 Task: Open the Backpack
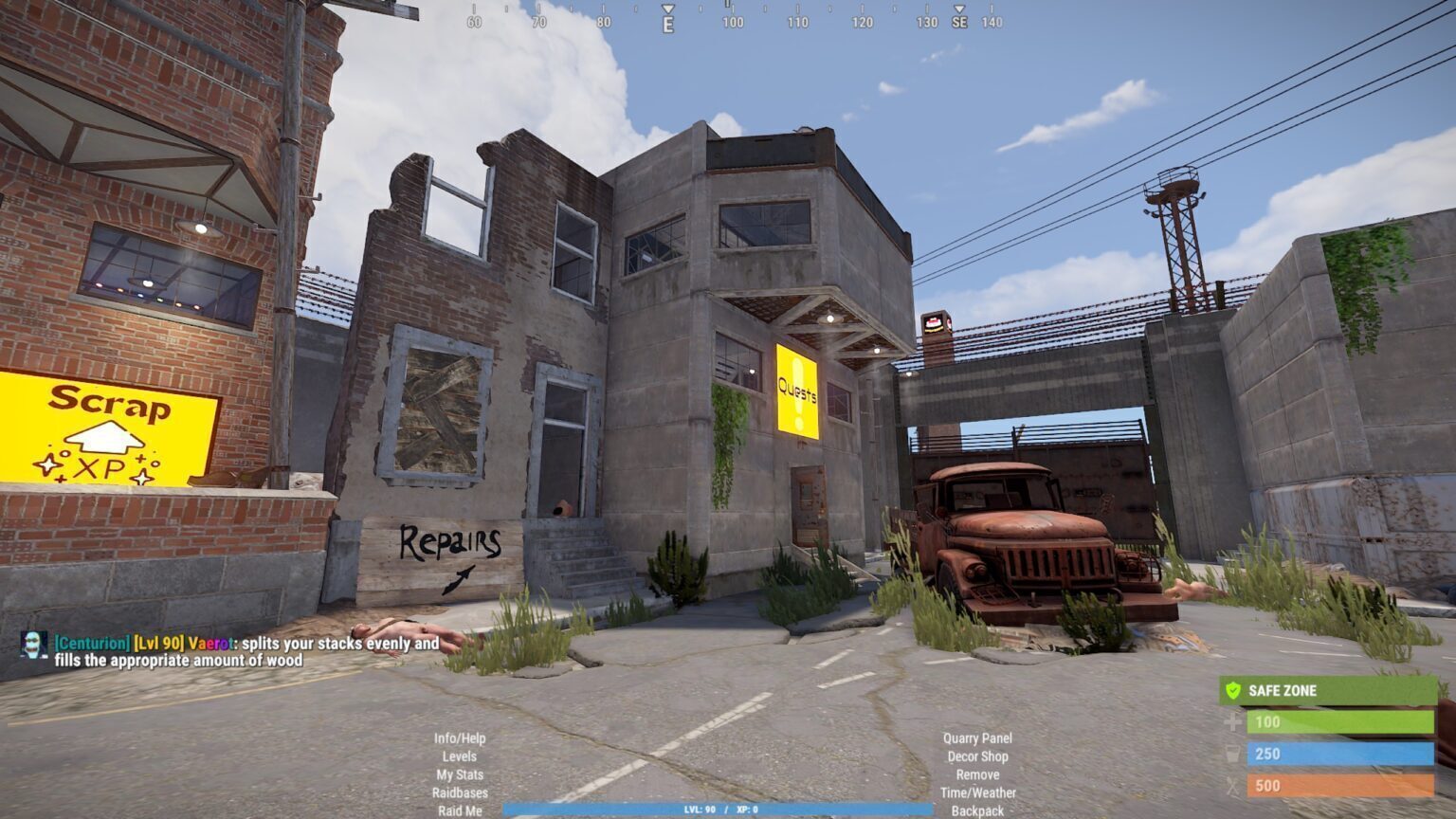(977, 810)
